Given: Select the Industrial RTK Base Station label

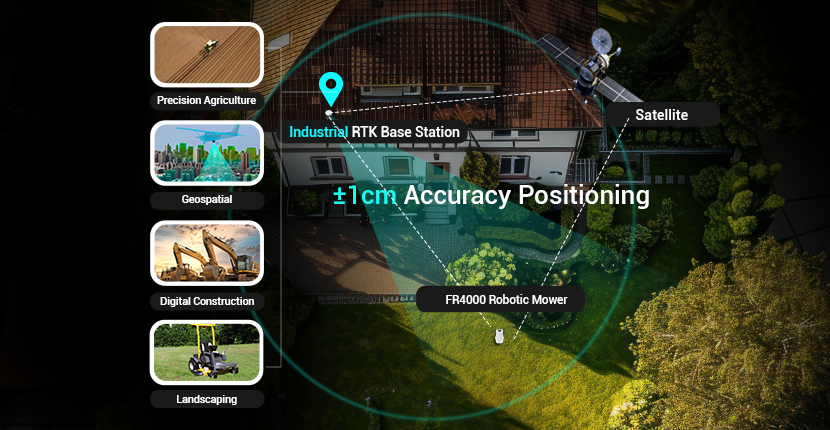Looking at the screenshot, I should pyautogui.click(x=375, y=132).
